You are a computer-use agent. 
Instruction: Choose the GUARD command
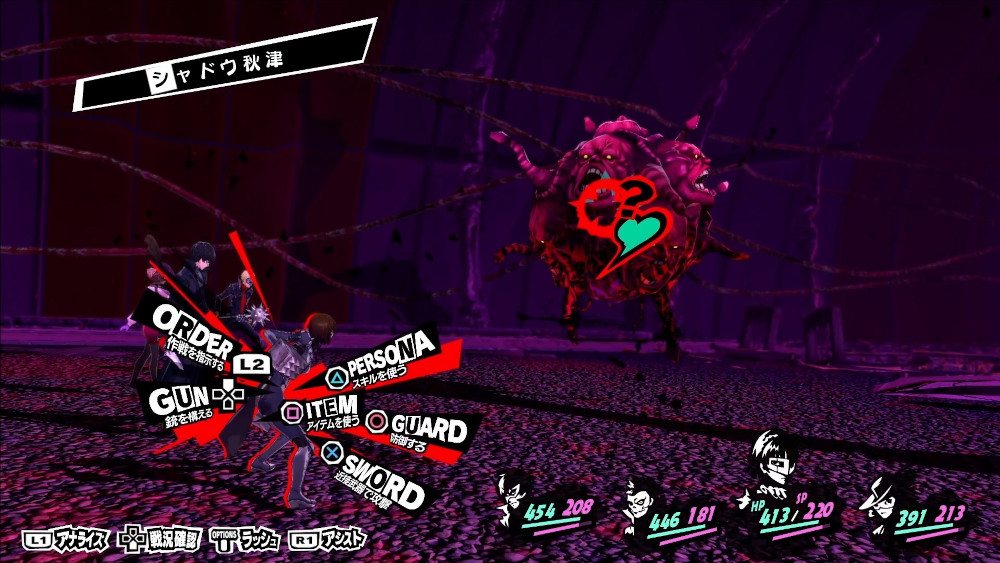click(x=426, y=428)
